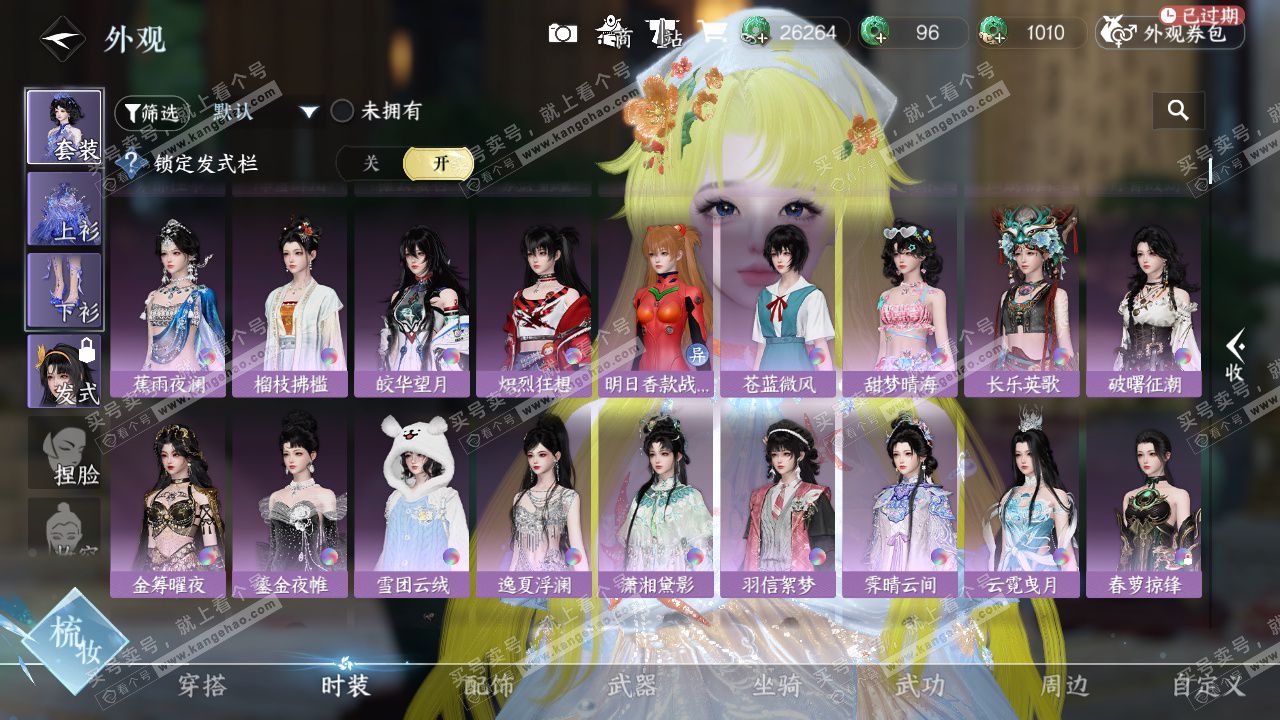Switch to the 武器 tab
The width and height of the screenshot is (1280, 720).
[x=632, y=686]
